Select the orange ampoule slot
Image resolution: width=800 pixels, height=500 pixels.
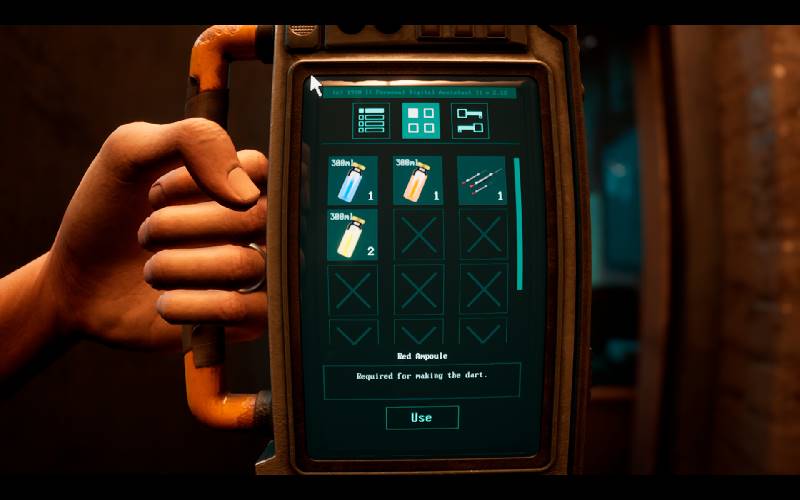click(418, 180)
